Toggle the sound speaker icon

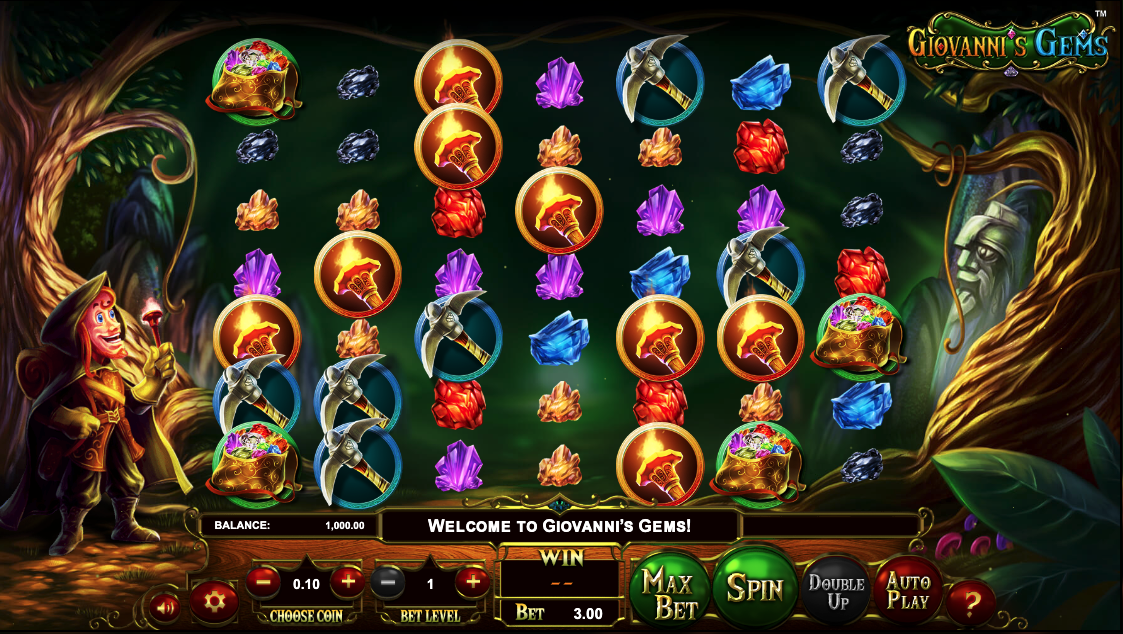click(x=163, y=604)
